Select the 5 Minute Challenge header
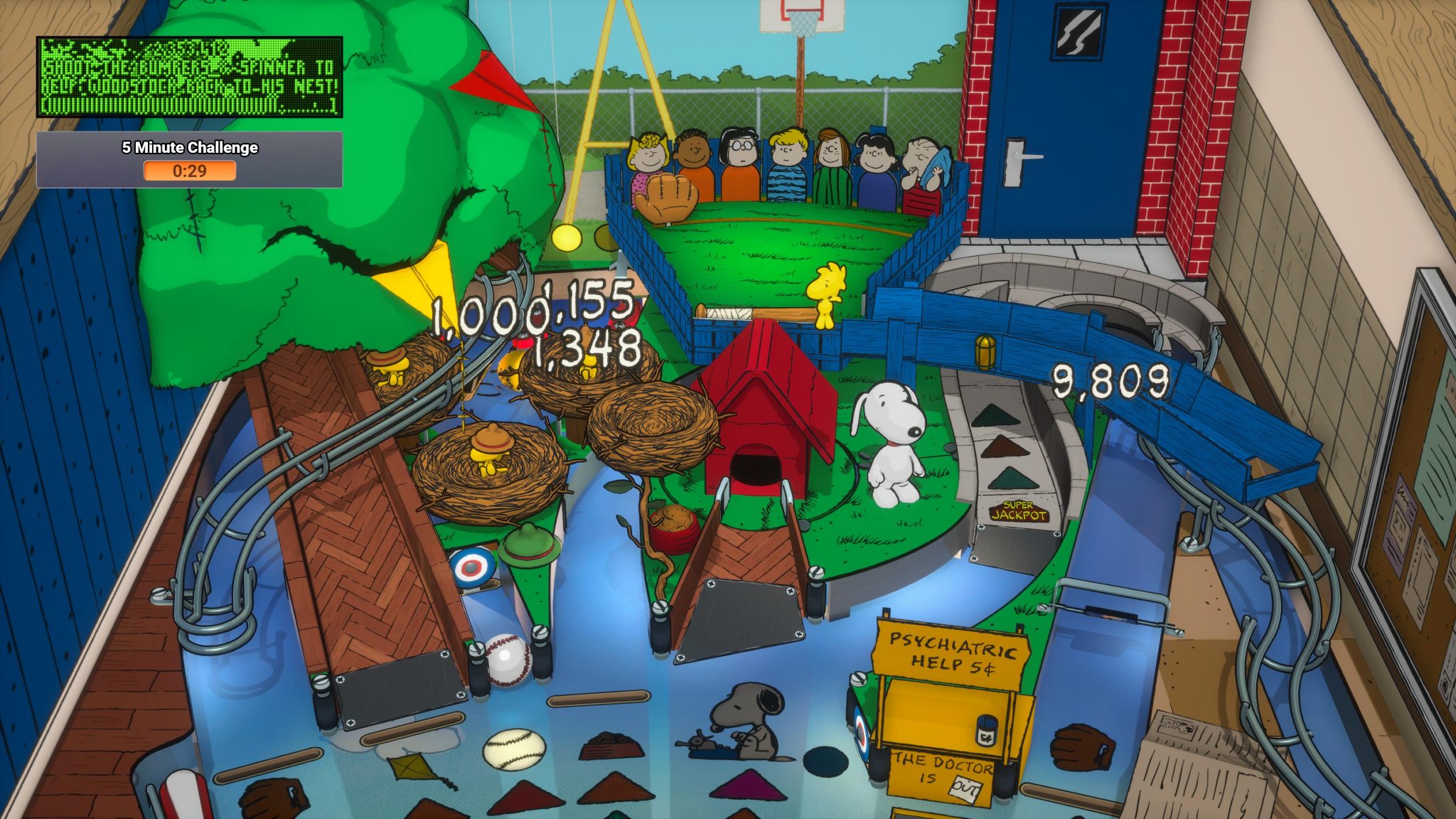Screen dimensions: 1456x819 [190, 148]
